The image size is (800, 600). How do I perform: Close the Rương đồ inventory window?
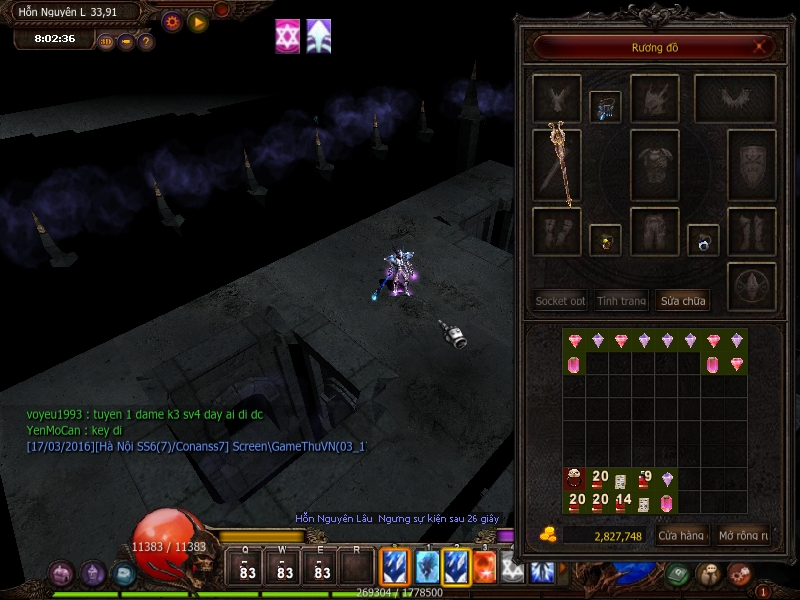(761, 46)
